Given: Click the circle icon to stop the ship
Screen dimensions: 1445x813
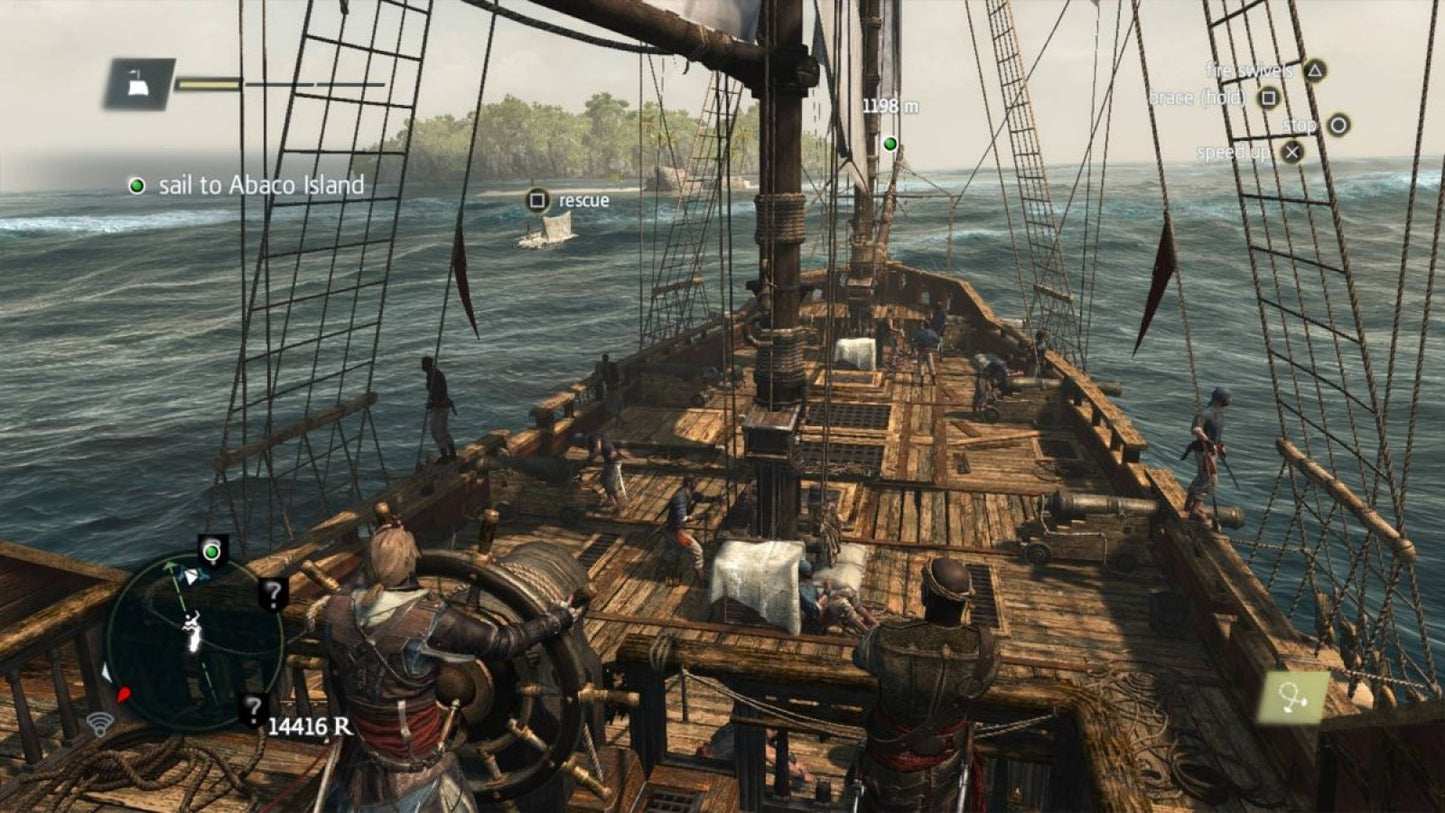Looking at the screenshot, I should [x=1340, y=126].
